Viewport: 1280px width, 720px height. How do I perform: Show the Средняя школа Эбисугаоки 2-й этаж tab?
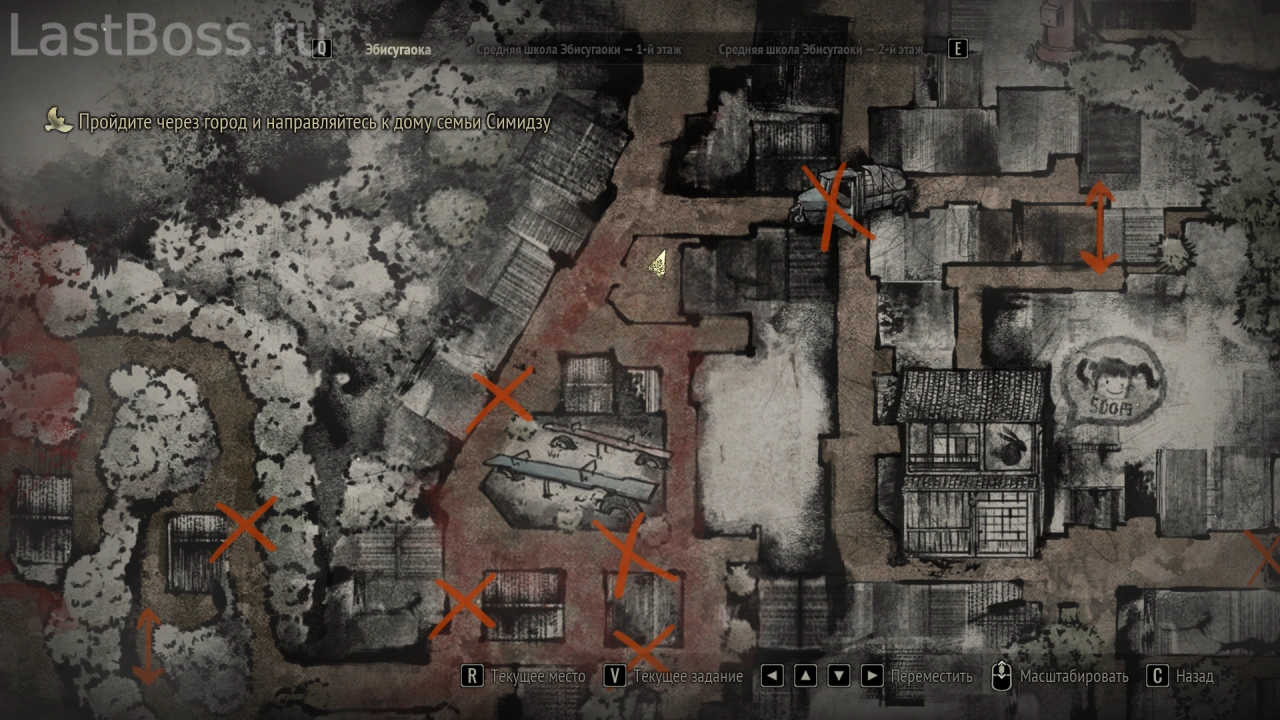(x=820, y=49)
